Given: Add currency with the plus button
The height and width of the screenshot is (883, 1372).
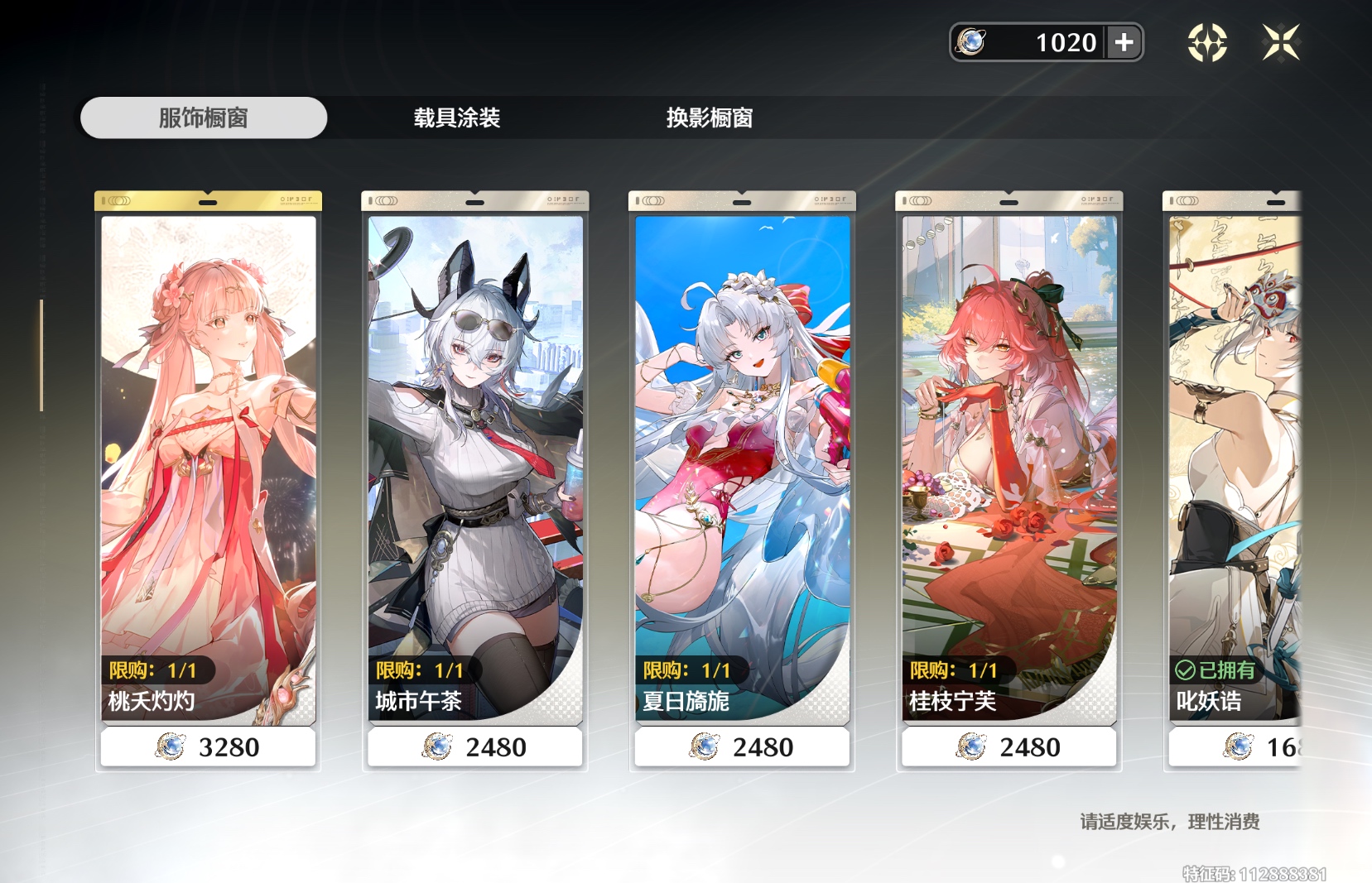Looking at the screenshot, I should tap(1124, 42).
